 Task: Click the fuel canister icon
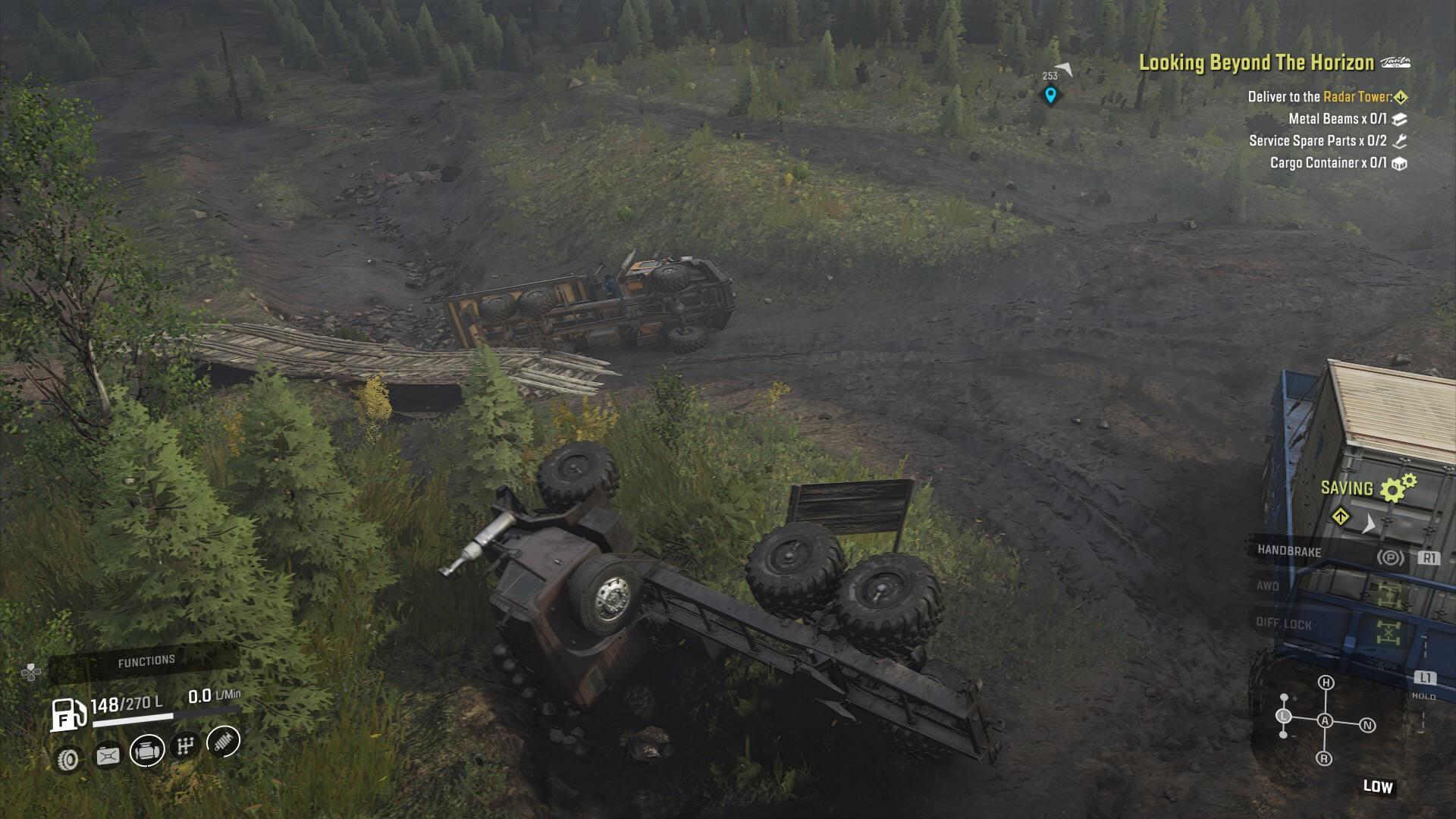(108, 755)
